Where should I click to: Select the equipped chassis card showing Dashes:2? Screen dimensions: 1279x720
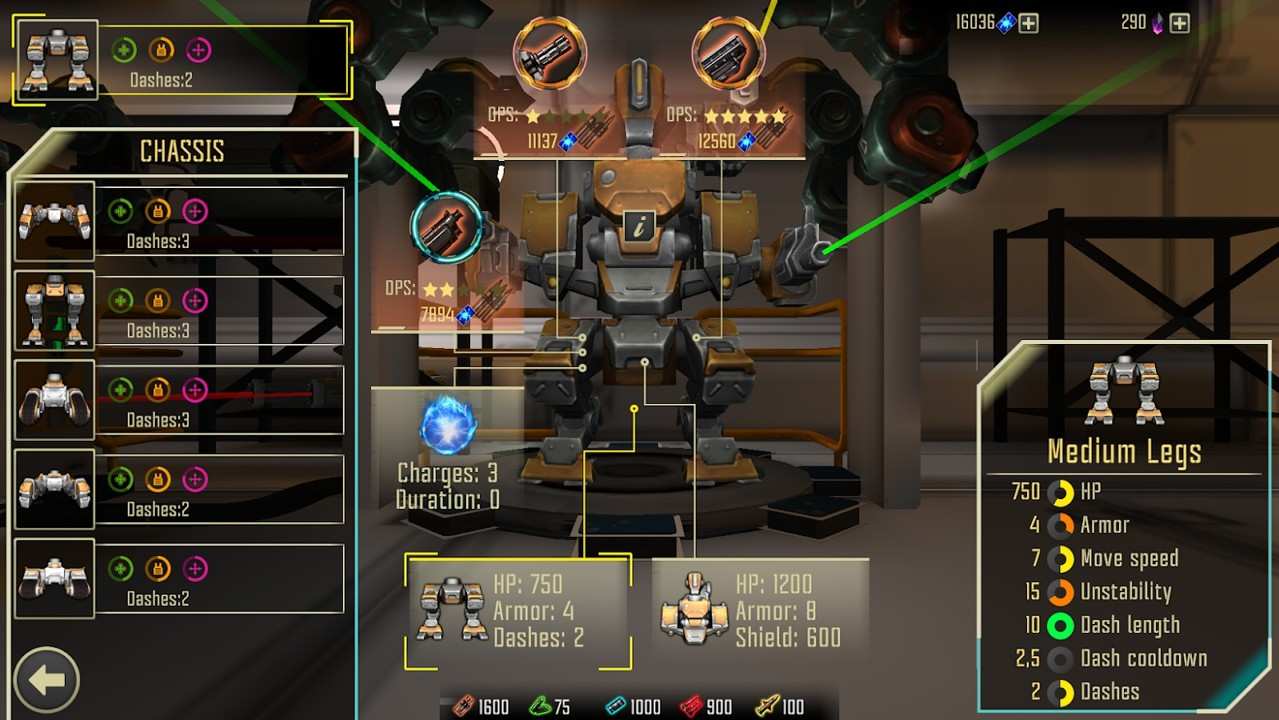(182, 61)
